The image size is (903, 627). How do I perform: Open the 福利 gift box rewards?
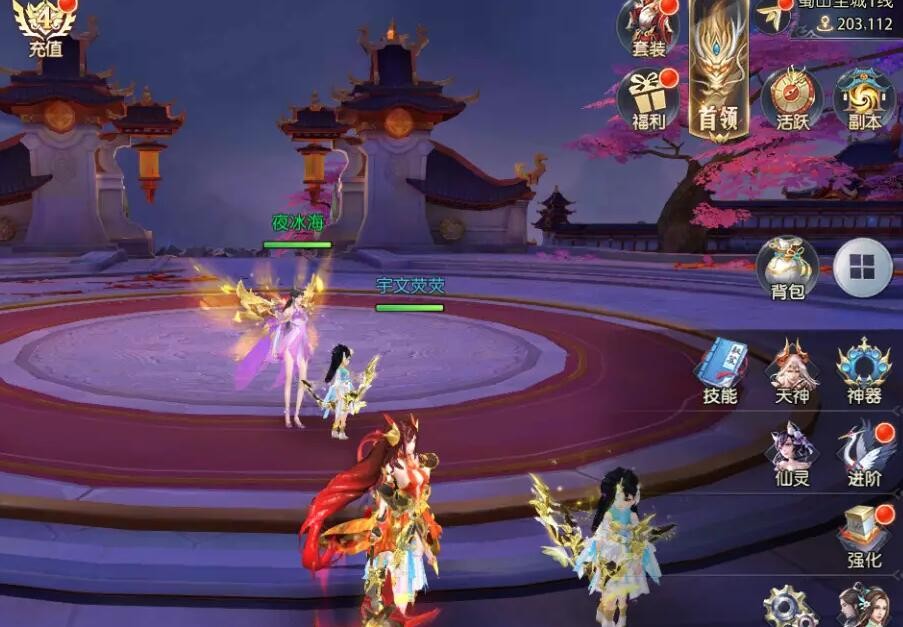649,98
